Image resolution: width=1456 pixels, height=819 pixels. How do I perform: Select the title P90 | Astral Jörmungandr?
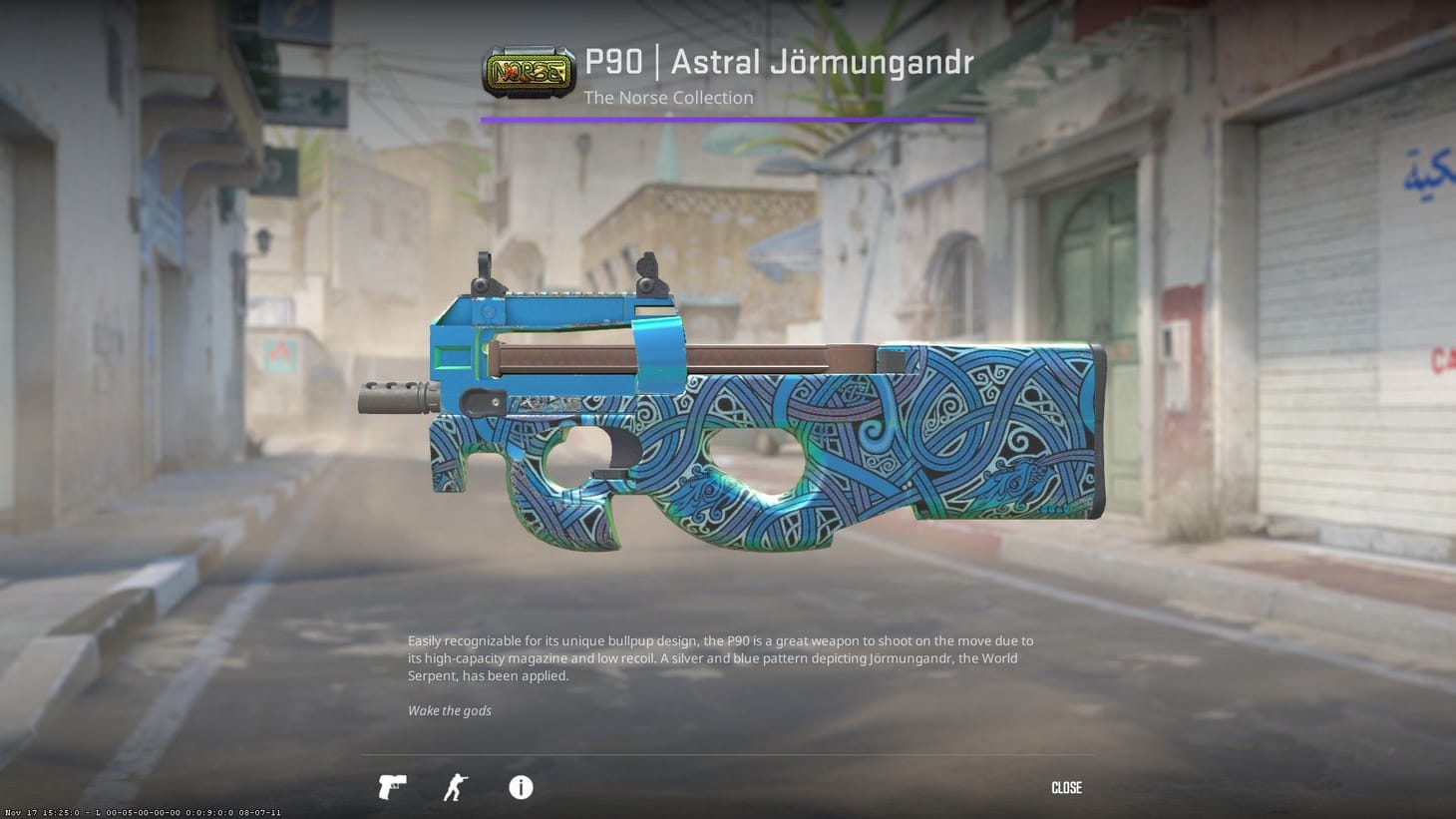pos(781,61)
